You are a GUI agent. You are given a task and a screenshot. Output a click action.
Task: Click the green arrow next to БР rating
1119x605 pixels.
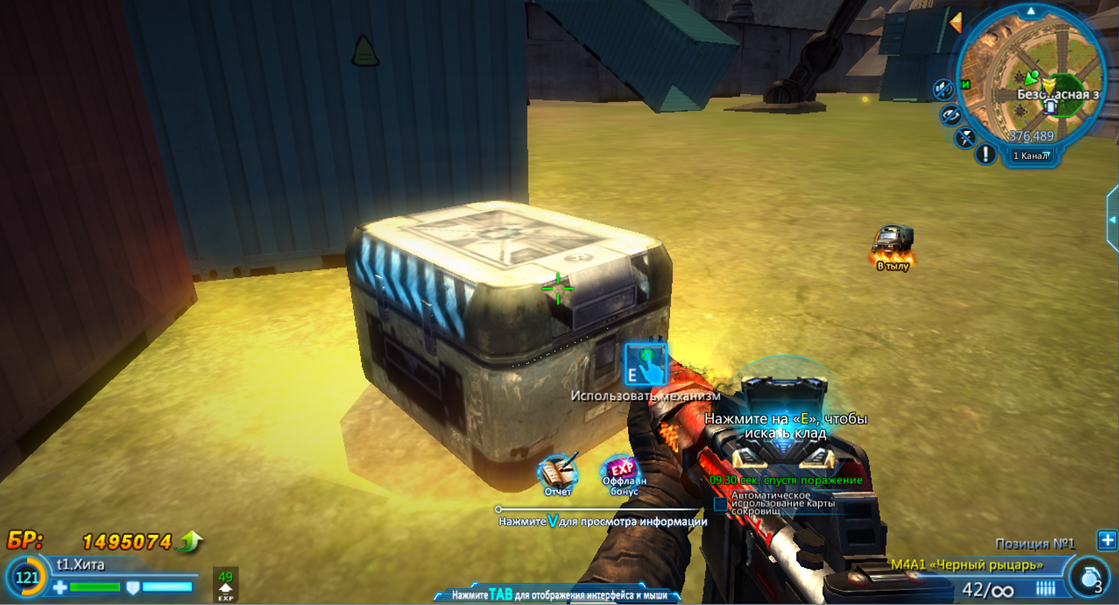tap(189, 542)
